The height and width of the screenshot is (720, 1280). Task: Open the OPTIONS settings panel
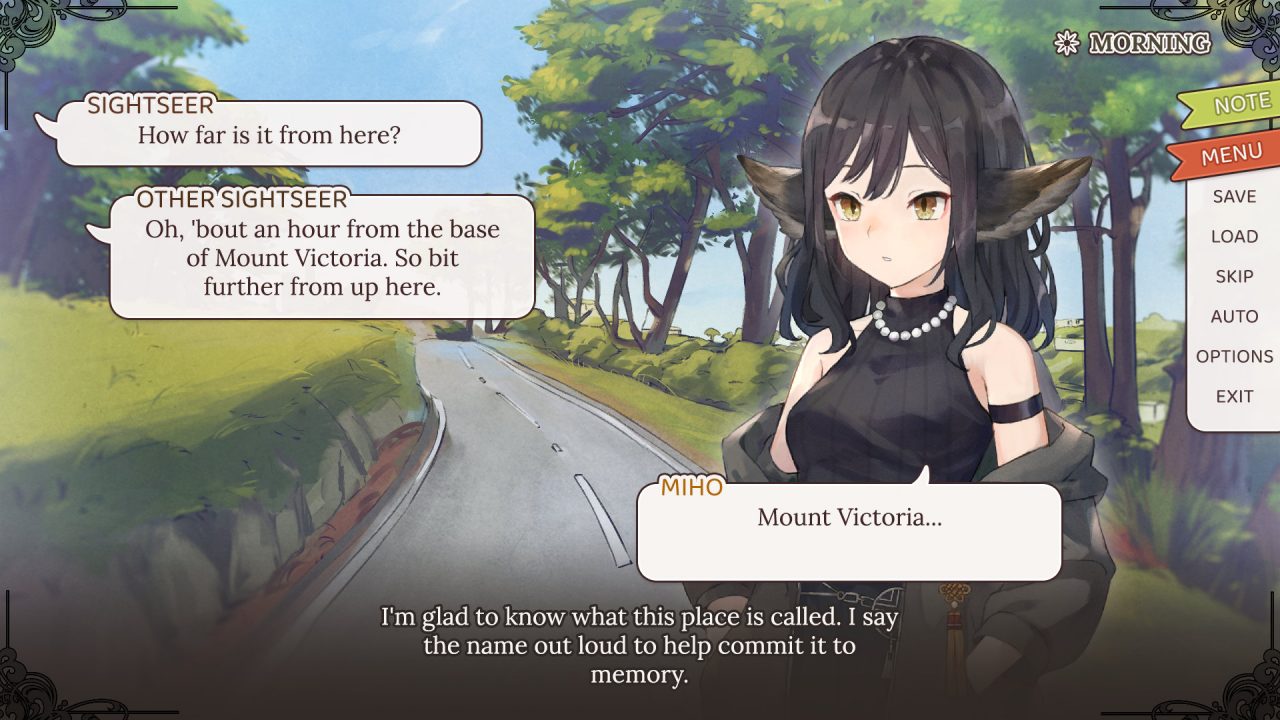(1235, 356)
